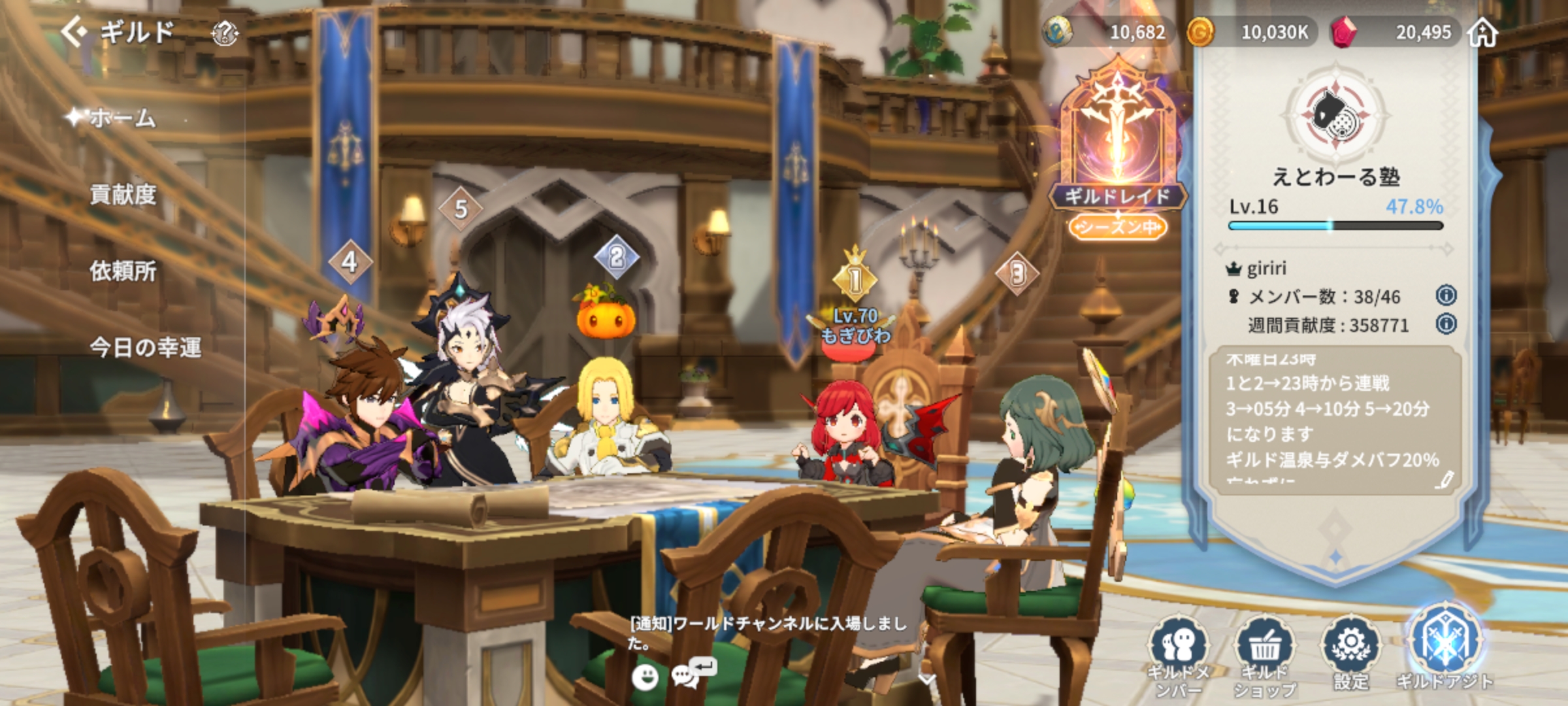Click the gold coin currency counter
The width and height of the screenshot is (1568, 706).
pyautogui.click(x=1248, y=32)
